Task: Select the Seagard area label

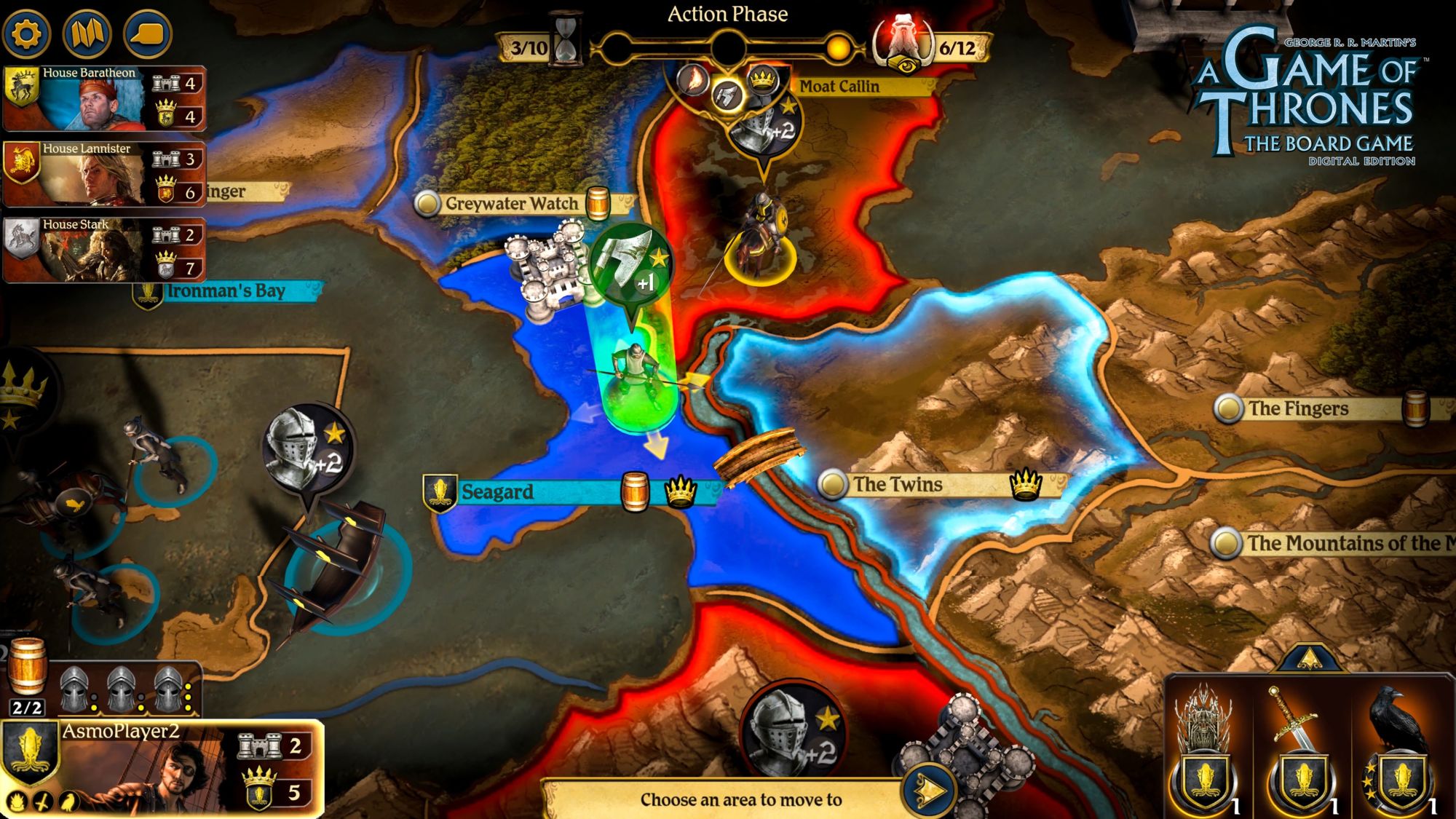Action: point(498,492)
